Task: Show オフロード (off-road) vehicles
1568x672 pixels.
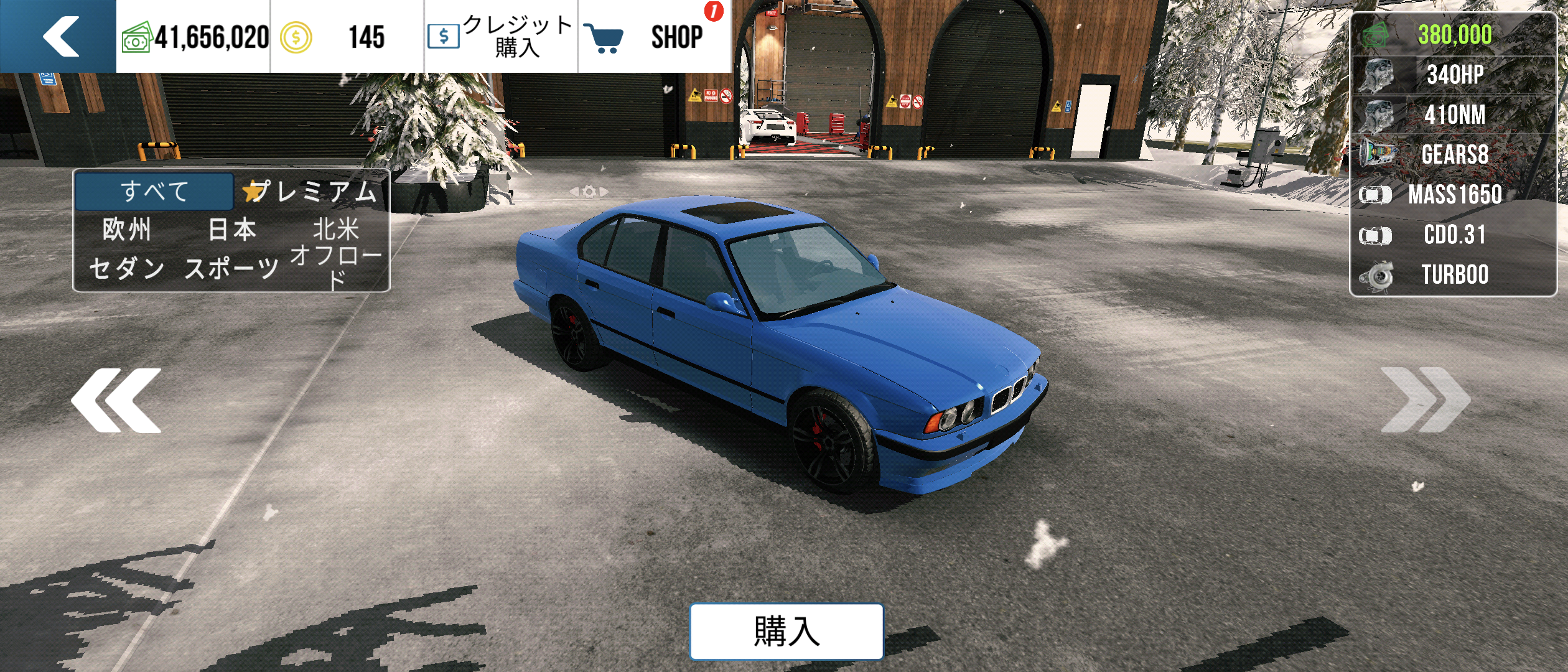Action: tap(336, 266)
